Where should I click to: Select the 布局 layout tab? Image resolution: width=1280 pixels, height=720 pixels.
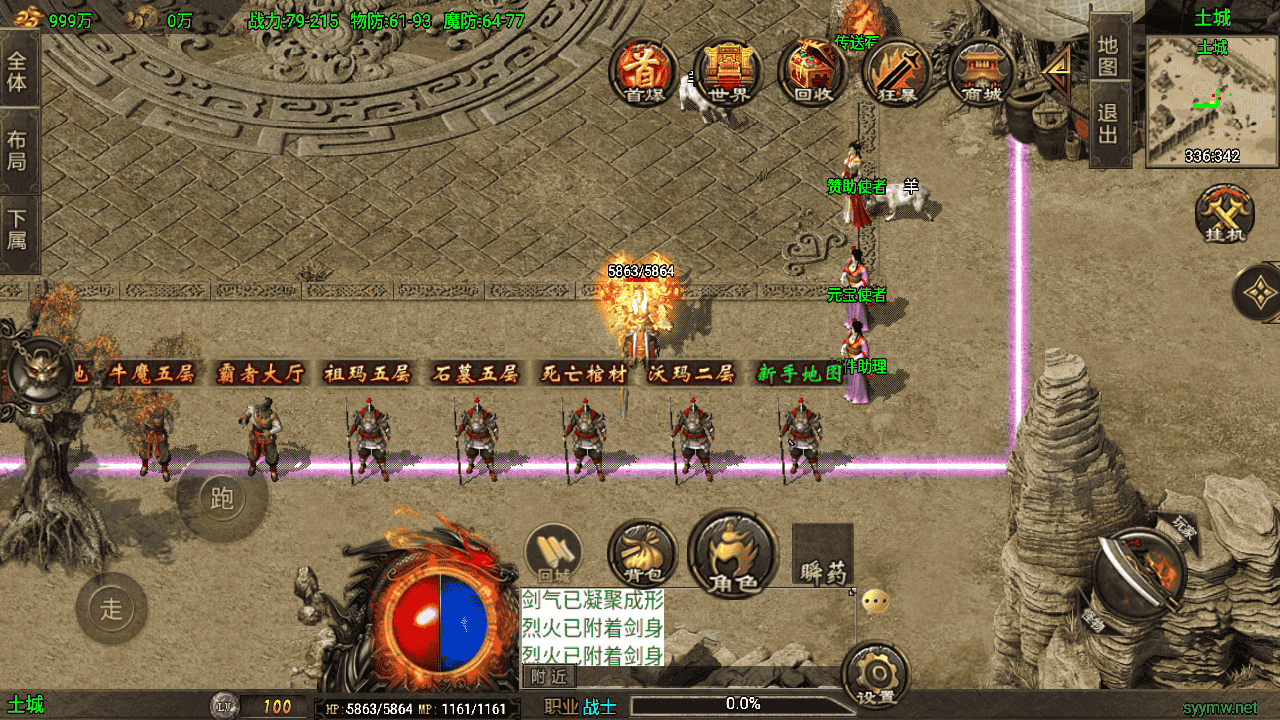pyautogui.click(x=18, y=150)
